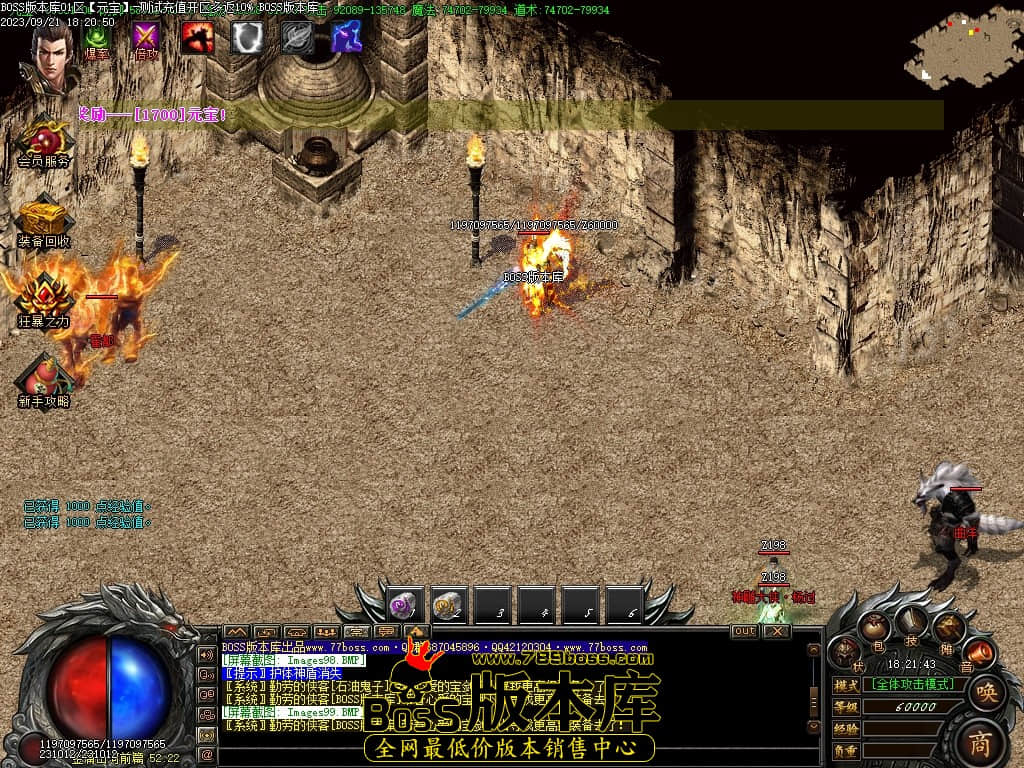Open the 新手攻略 beginner guide icon
This screenshot has width=1024, height=768.
tap(43, 378)
